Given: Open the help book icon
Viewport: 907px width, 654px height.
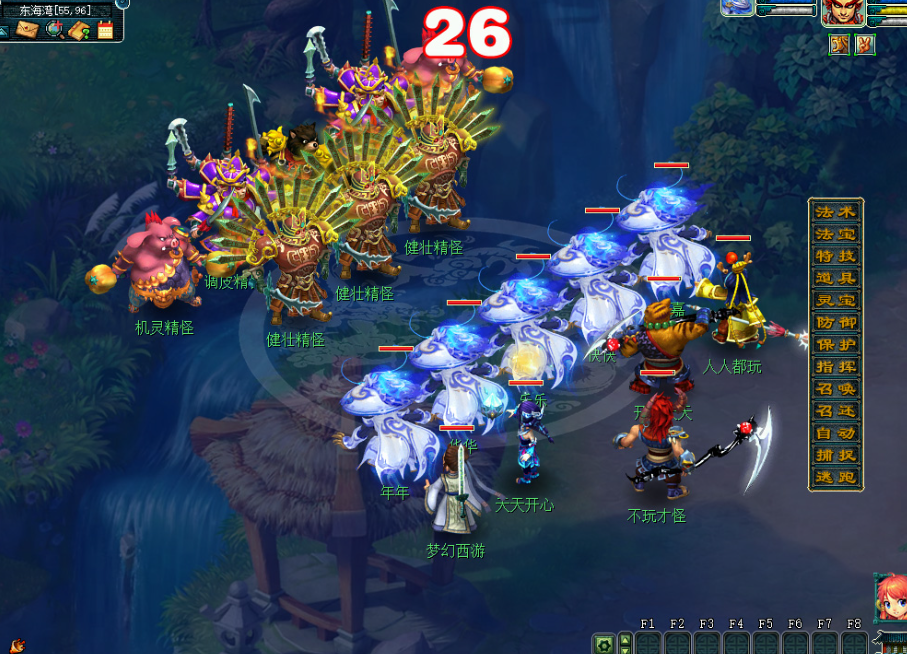Looking at the screenshot, I should tap(80, 29).
